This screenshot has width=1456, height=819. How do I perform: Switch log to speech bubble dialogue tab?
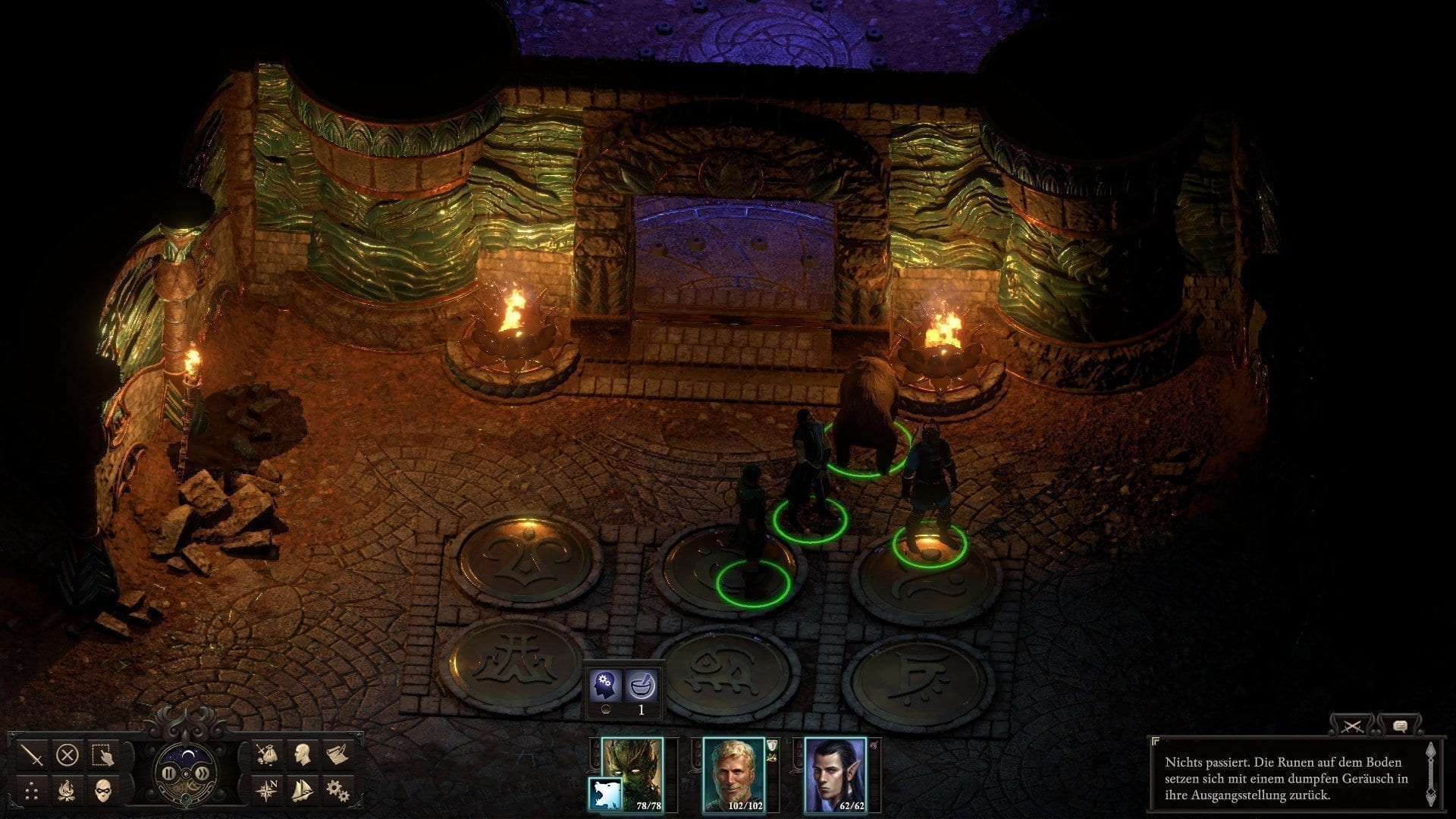point(1400,726)
